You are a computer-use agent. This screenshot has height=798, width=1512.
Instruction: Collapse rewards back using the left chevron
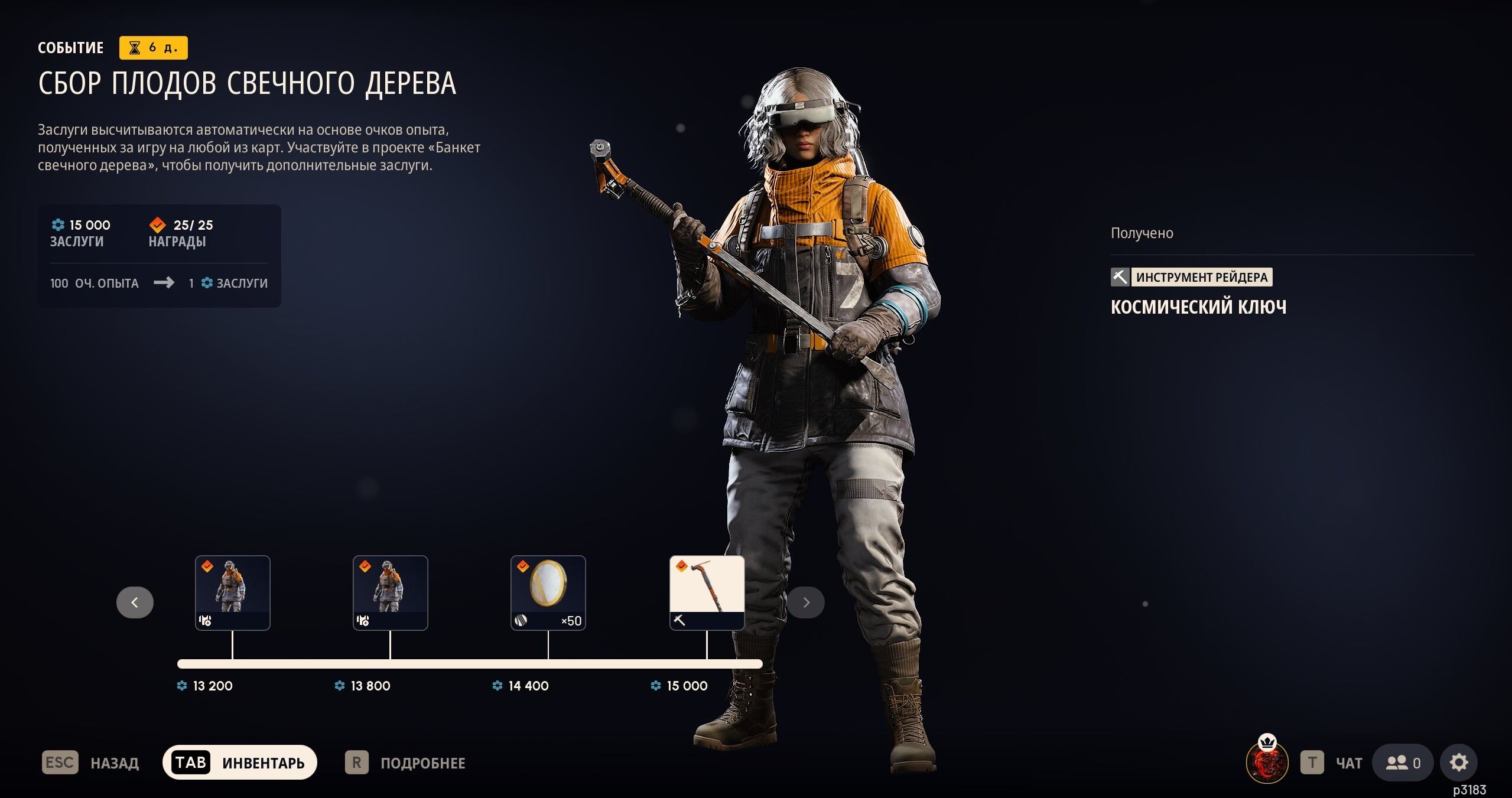coord(135,602)
